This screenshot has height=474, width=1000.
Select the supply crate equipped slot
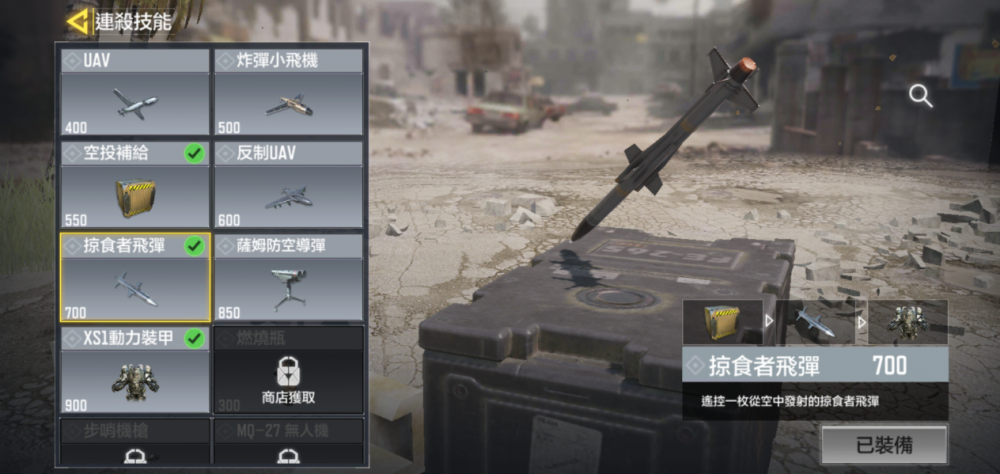point(722,322)
